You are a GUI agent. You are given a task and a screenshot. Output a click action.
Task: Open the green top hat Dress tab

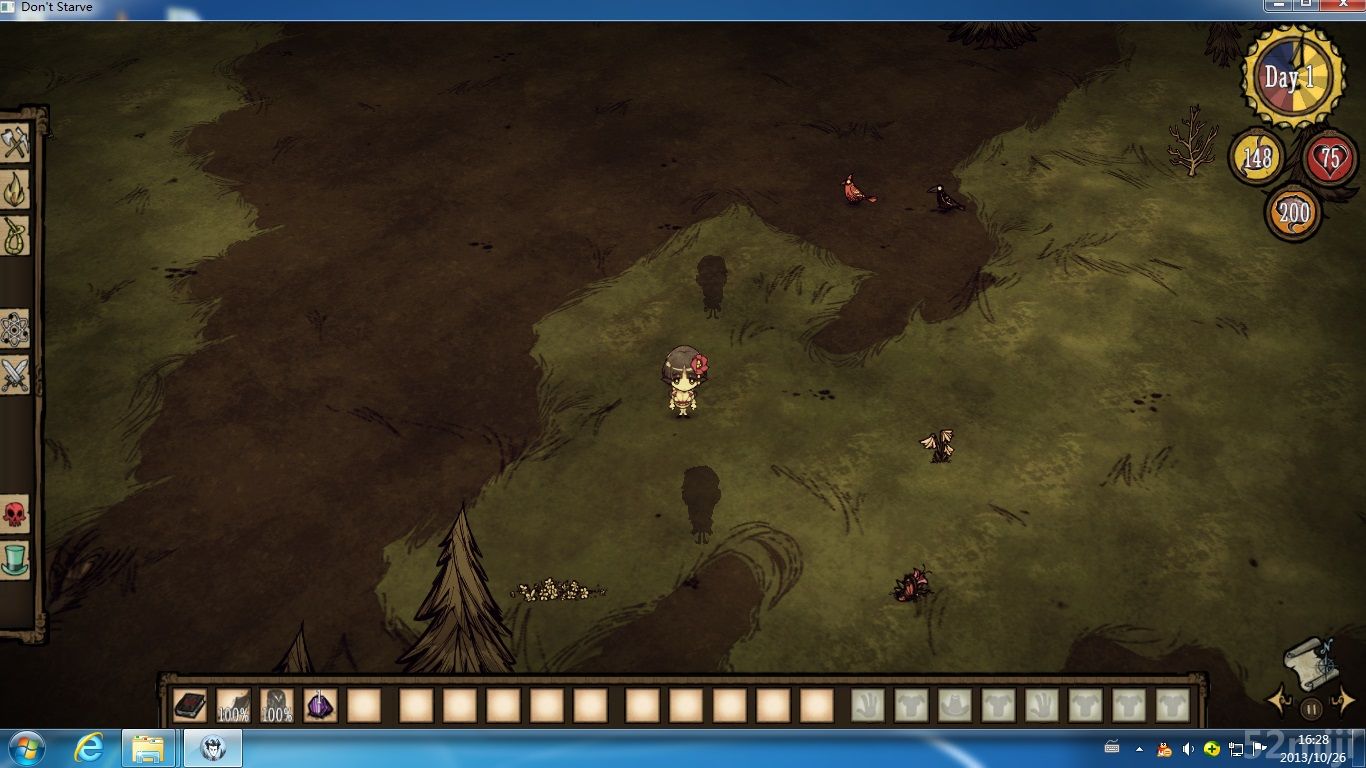tap(15, 559)
